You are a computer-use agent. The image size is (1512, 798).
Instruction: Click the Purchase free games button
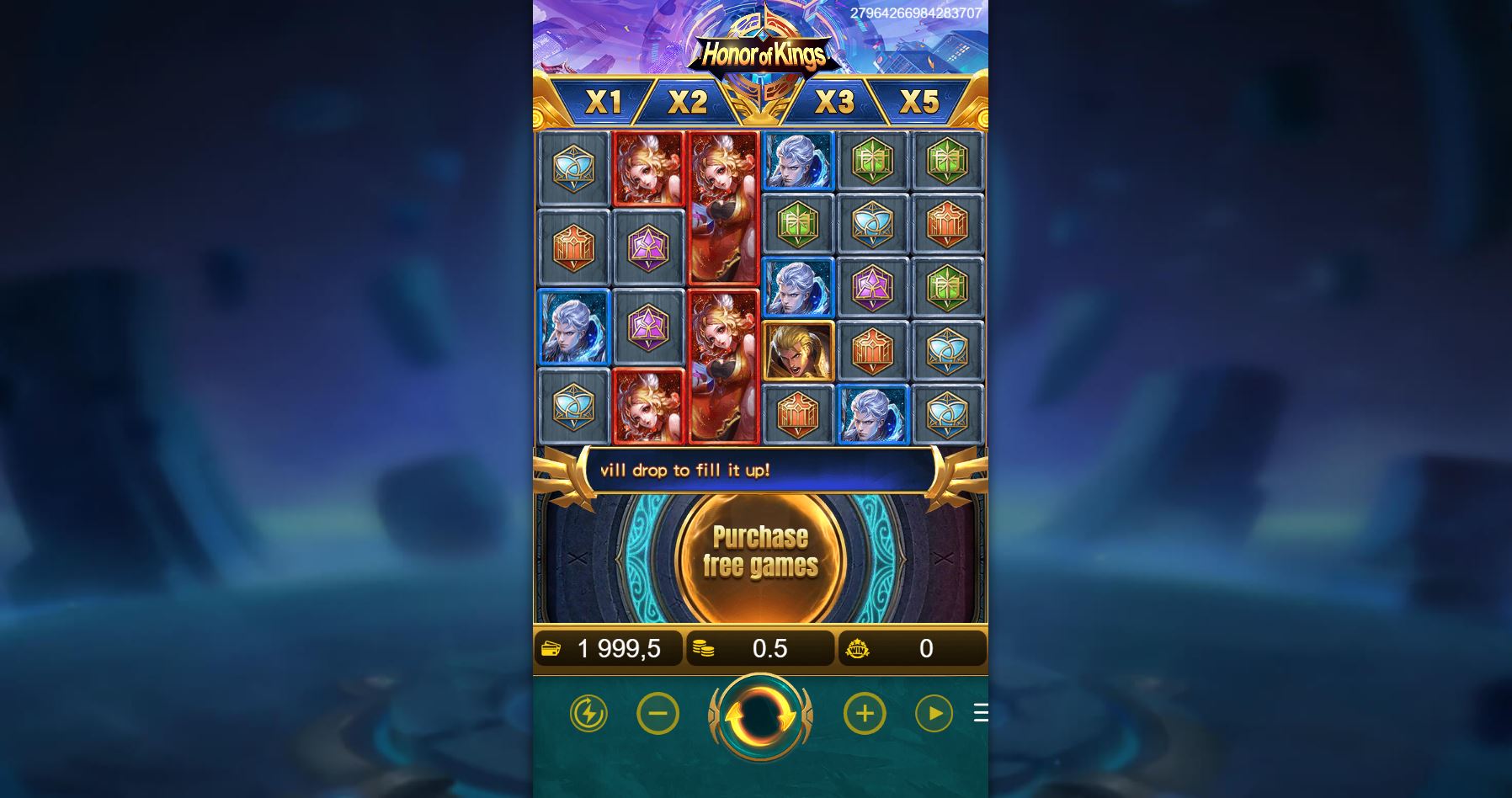coord(759,552)
